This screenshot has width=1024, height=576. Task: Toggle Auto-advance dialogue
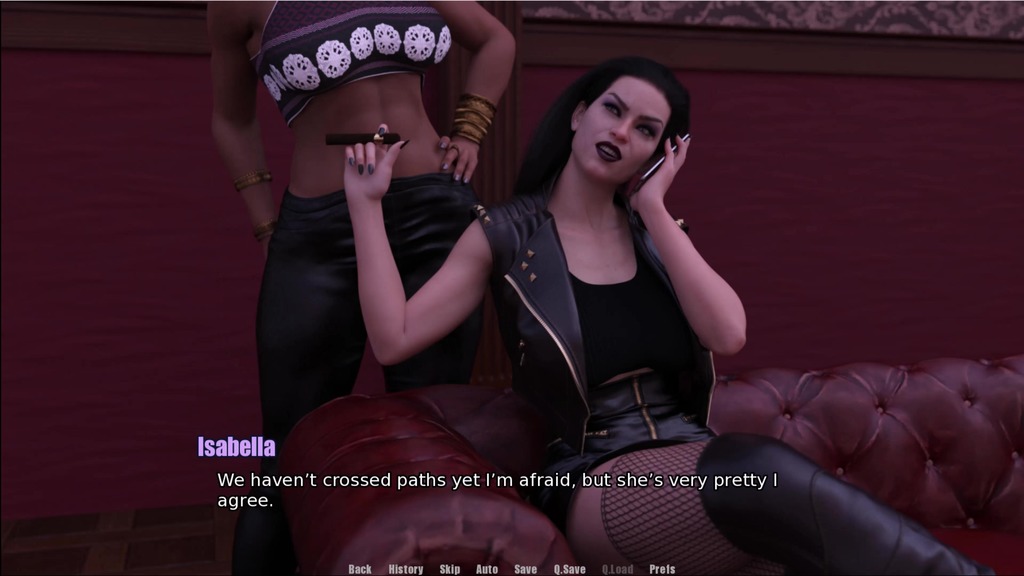tap(487, 569)
